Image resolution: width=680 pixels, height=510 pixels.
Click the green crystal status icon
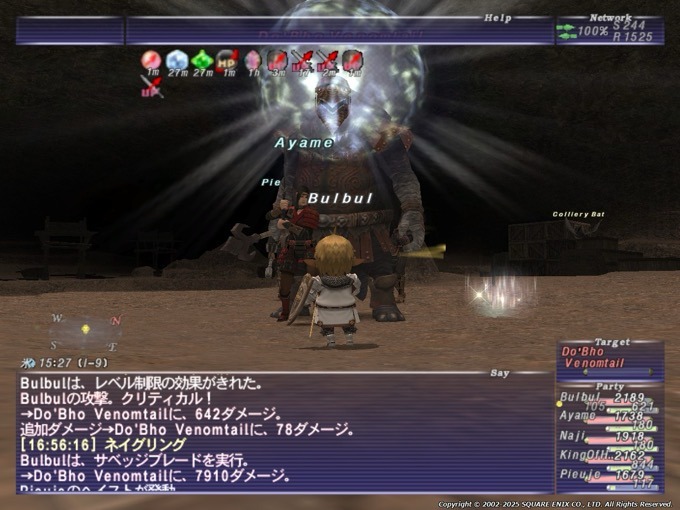coord(202,61)
